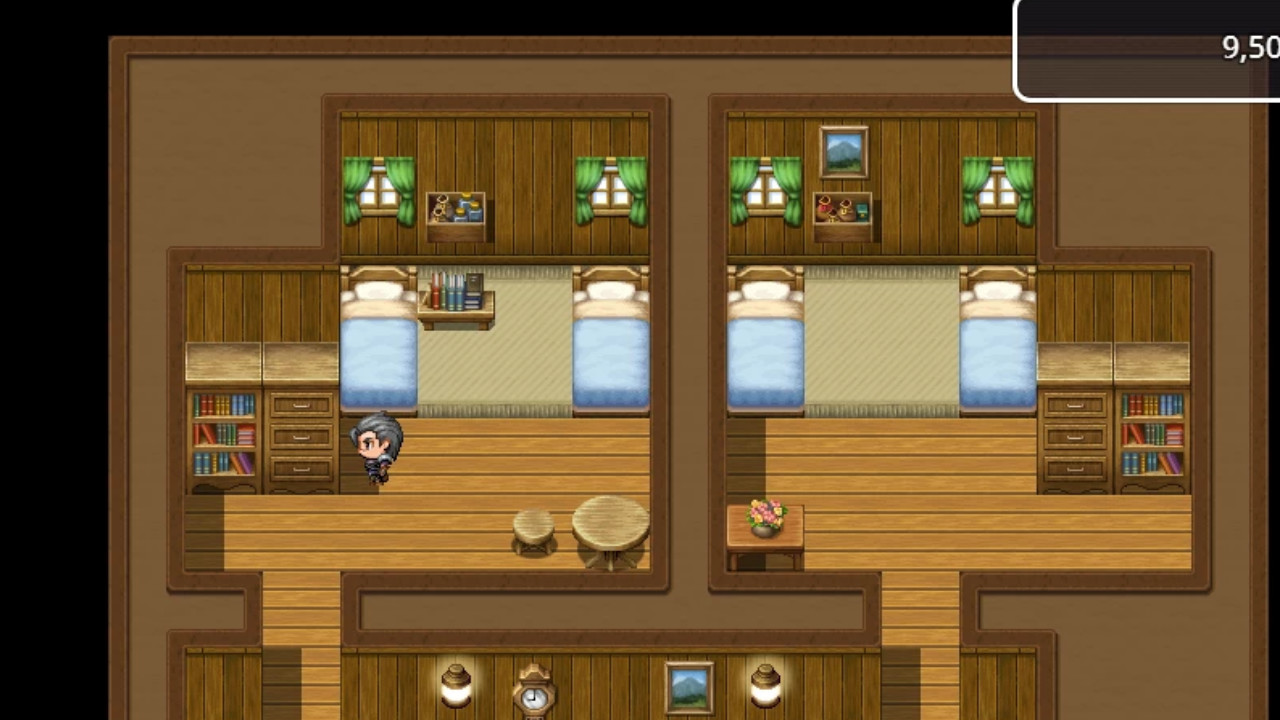Viewport: 1280px width, 720px height.
Task: Click the supplies box between the left windows
Action: [457, 210]
